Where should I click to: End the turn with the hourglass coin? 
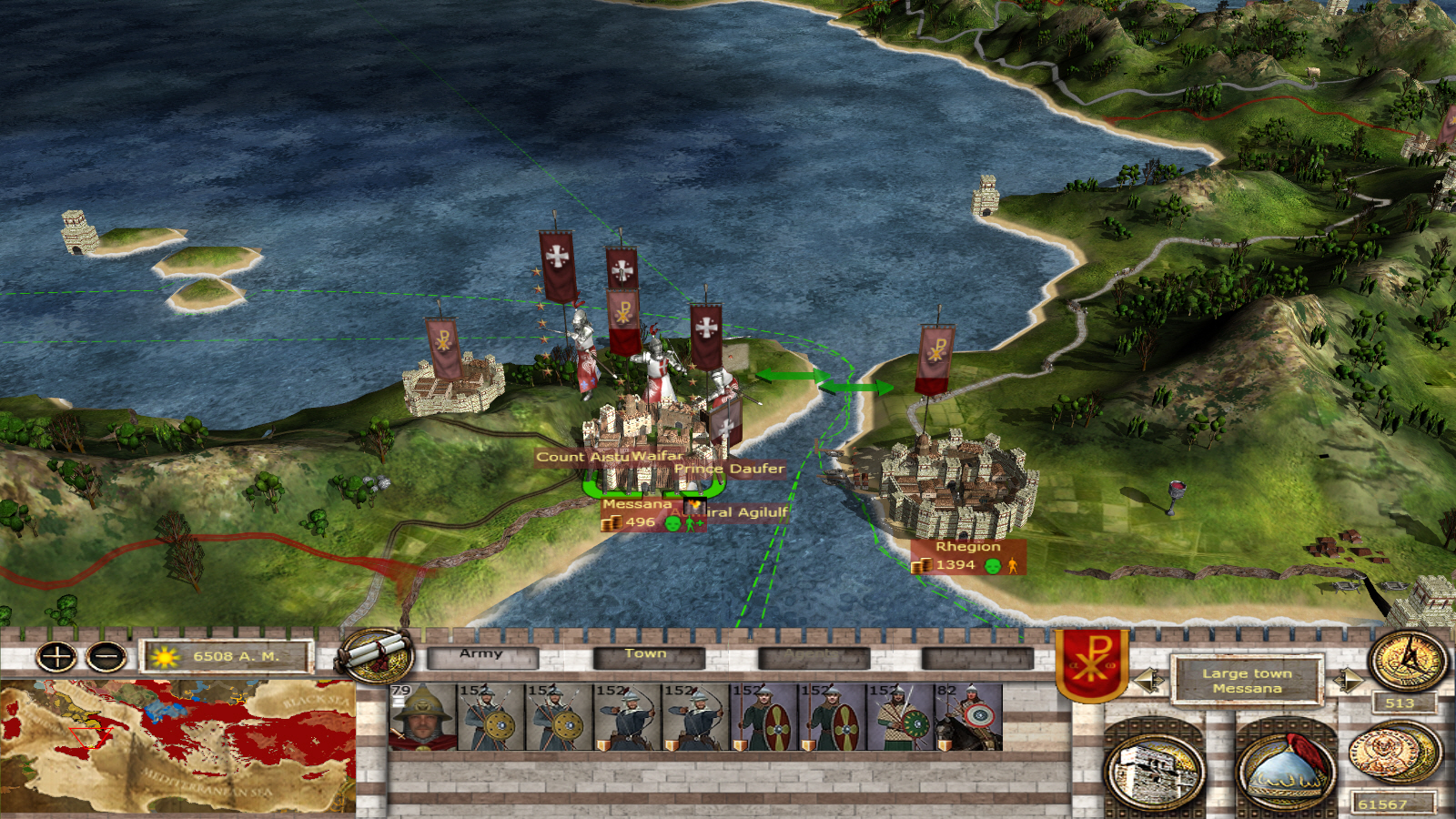pyautogui.click(x=1408, y=660)
